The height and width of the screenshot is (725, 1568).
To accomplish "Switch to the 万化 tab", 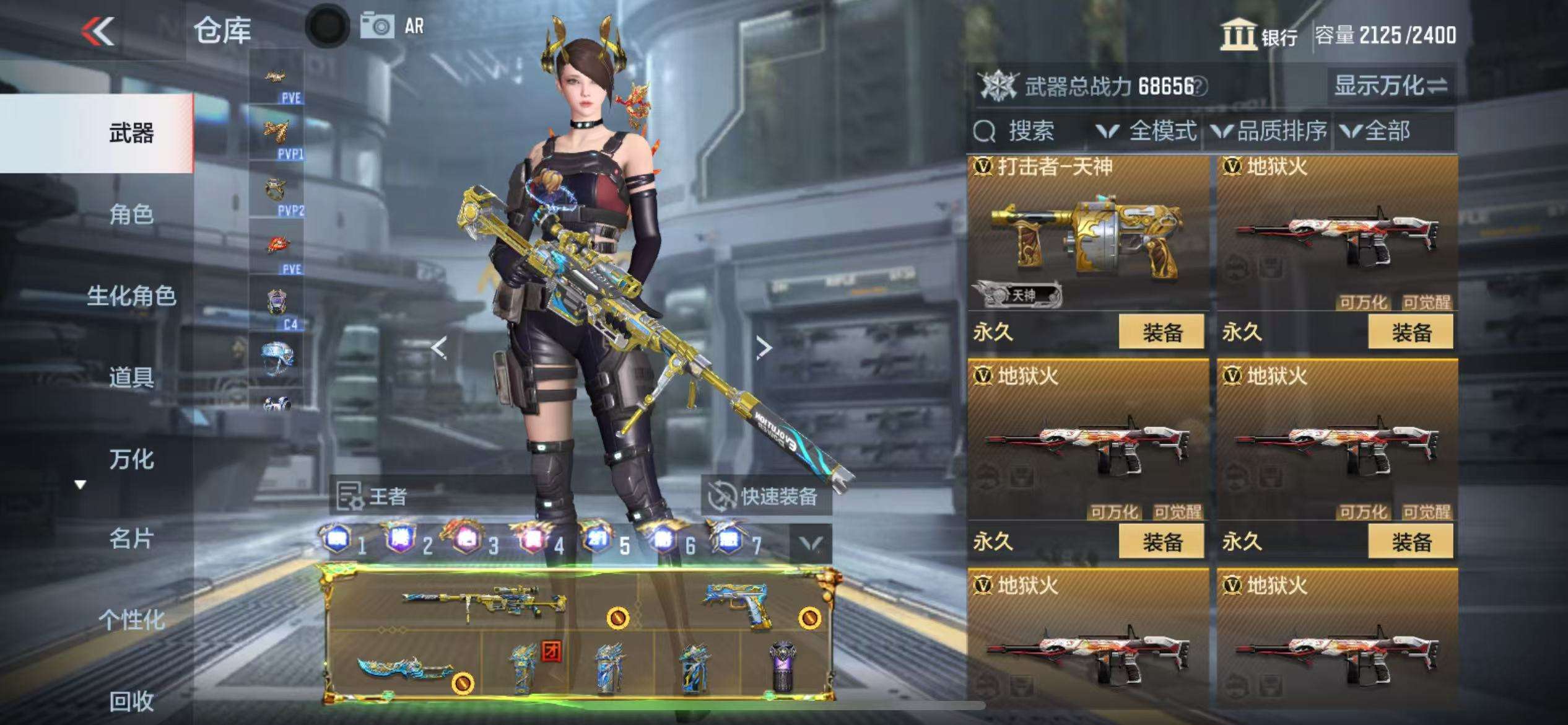I will 131,459.
